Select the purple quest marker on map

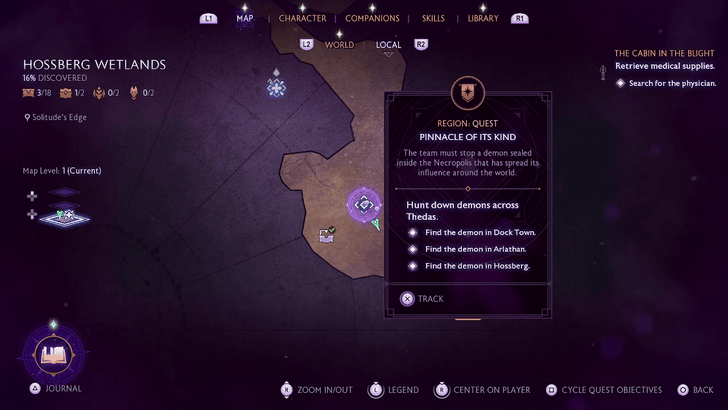[362, 205]
